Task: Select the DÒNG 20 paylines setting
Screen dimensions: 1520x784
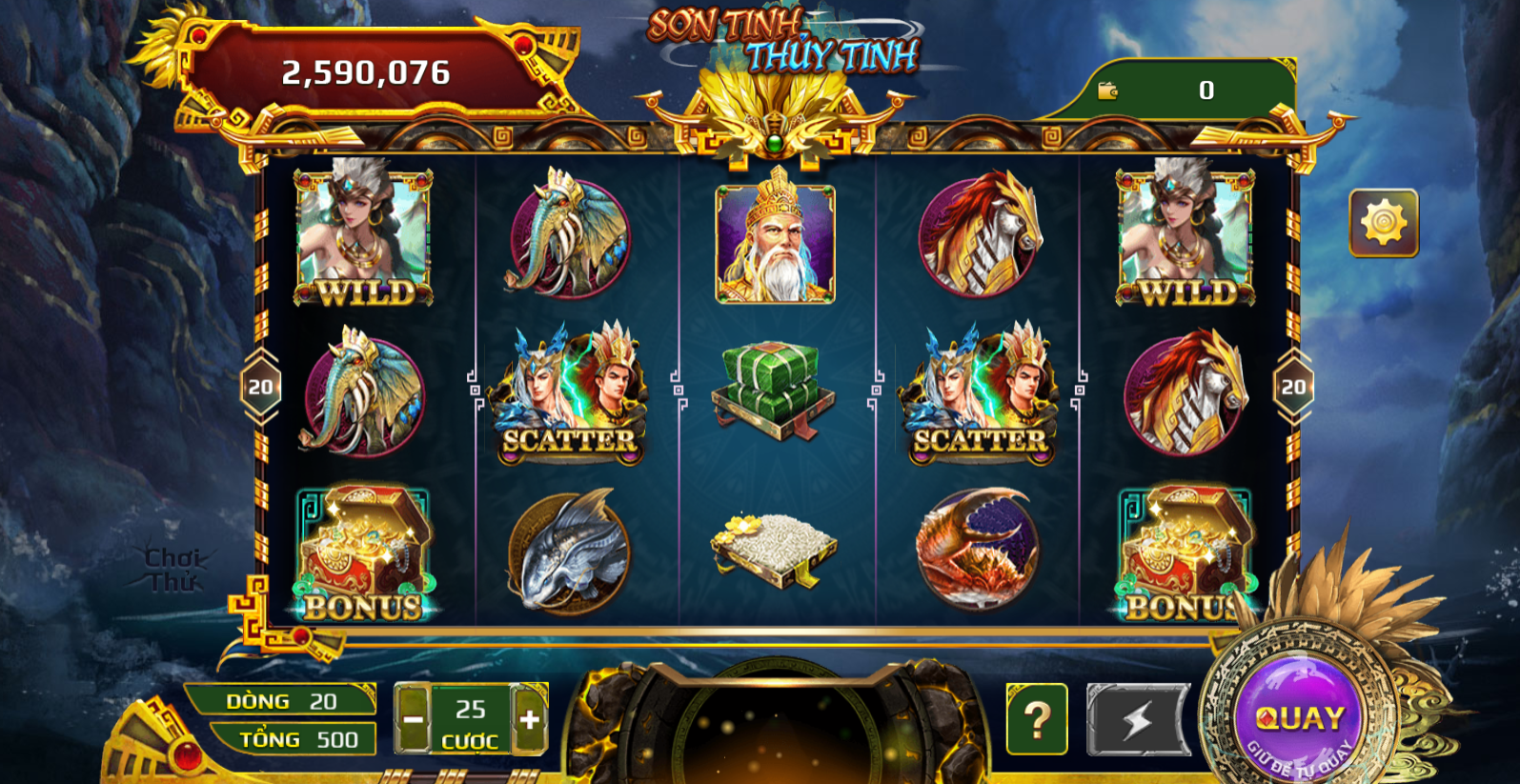Action: click(x=282, y=701)
